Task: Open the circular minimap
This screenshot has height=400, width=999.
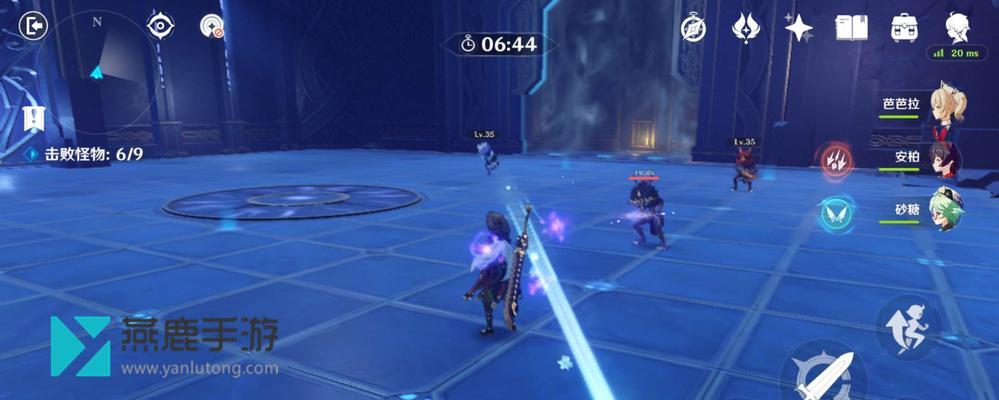Action: point(98,68)
